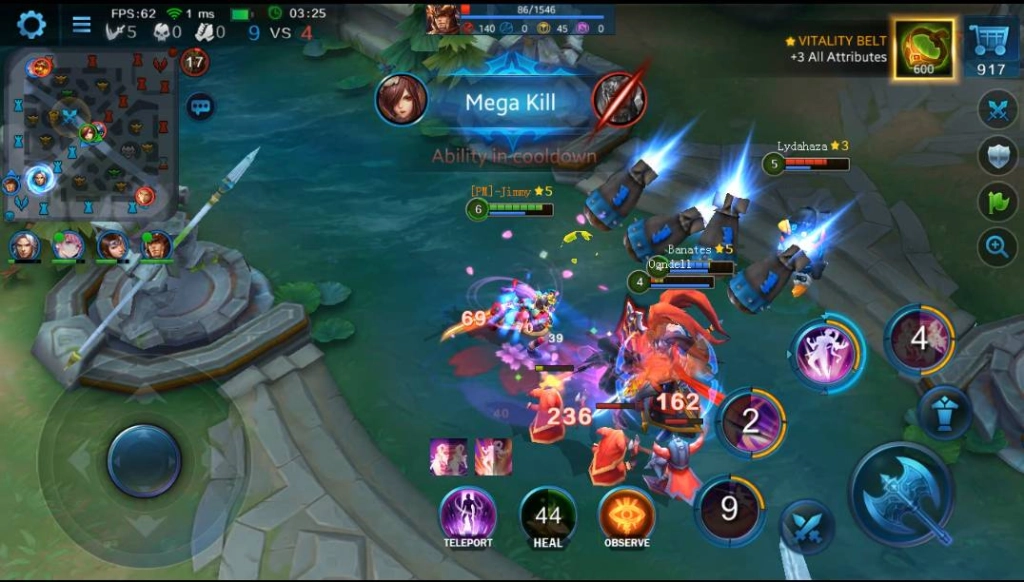Activate the ready white-figure ability

827,351
